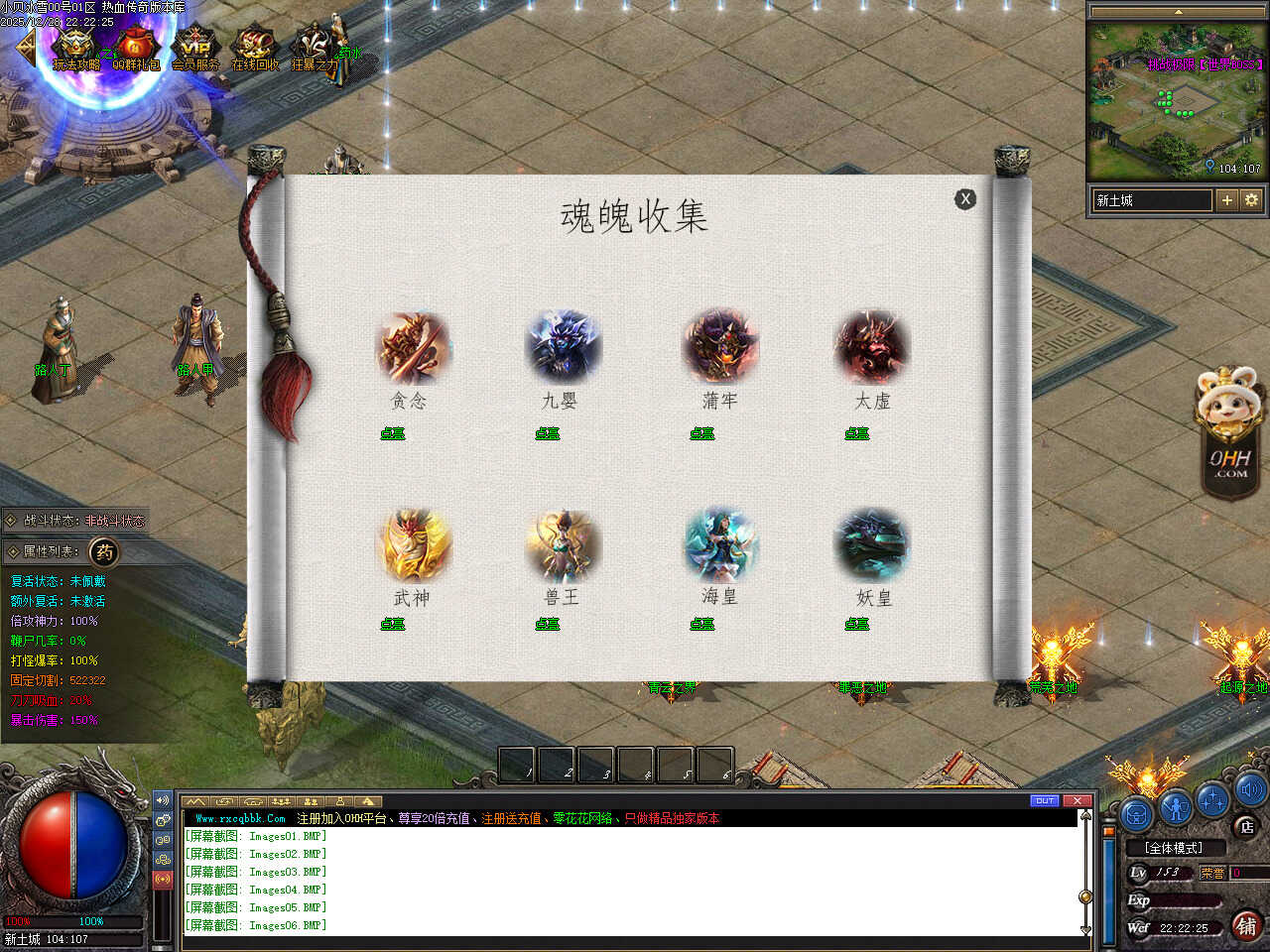Click the minimap

click(x=1176, y=99)
